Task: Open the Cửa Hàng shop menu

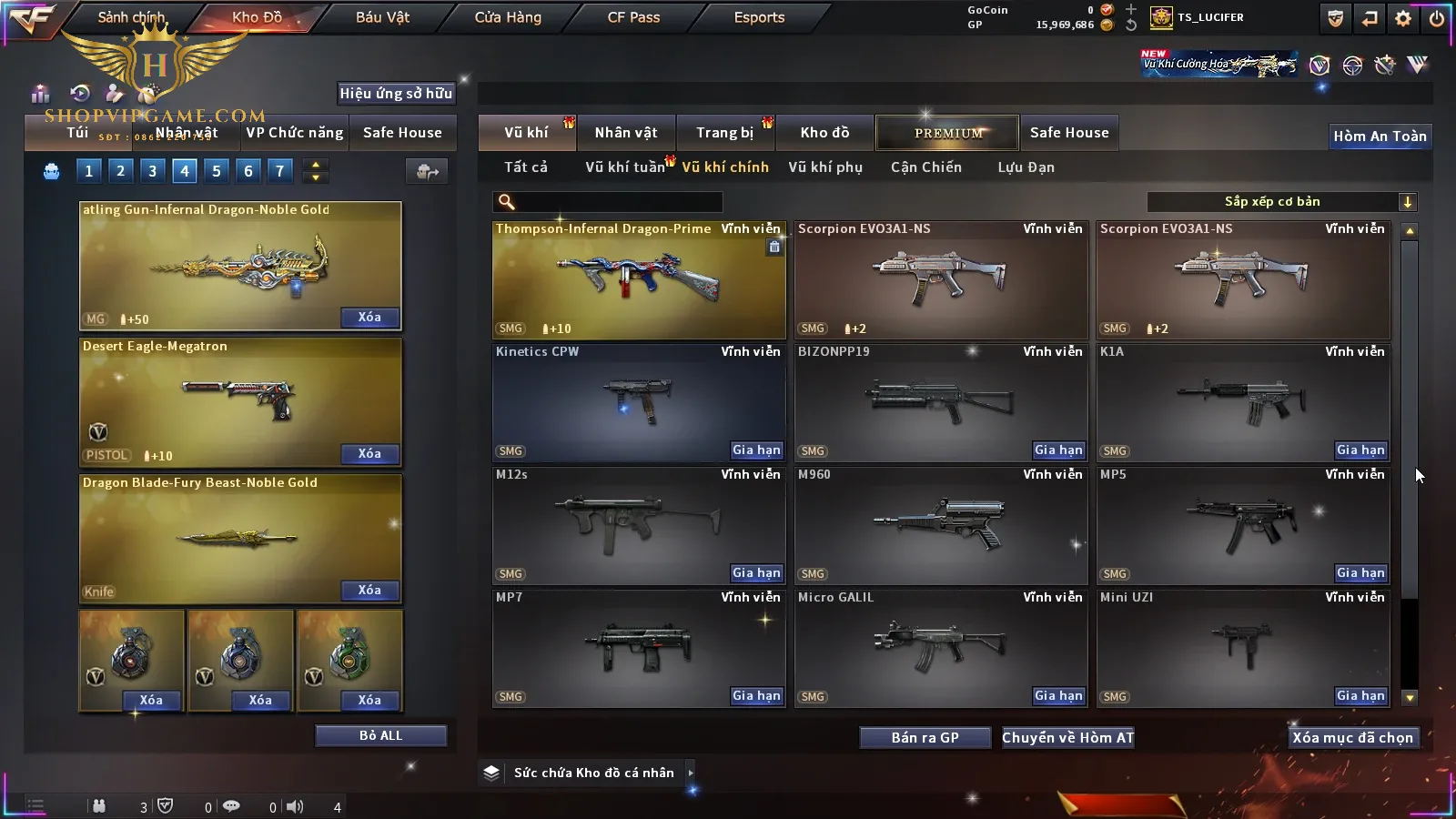Action: point(508,17)
